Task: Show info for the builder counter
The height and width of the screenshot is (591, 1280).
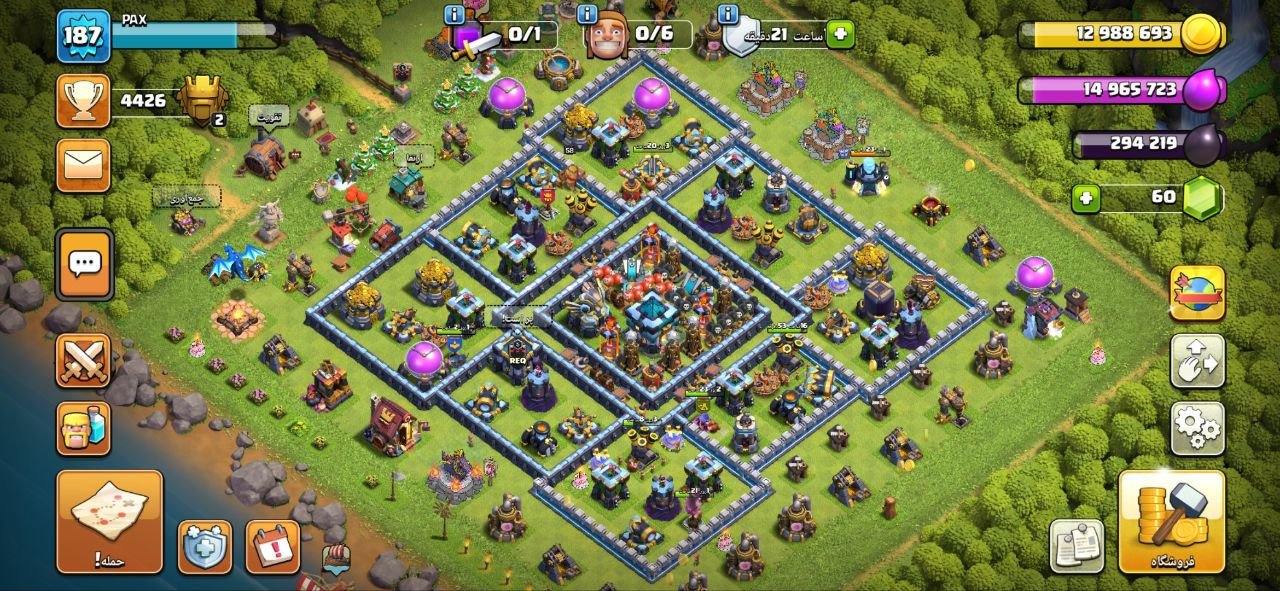Action: pyautogui.click(x=594, y=14)
